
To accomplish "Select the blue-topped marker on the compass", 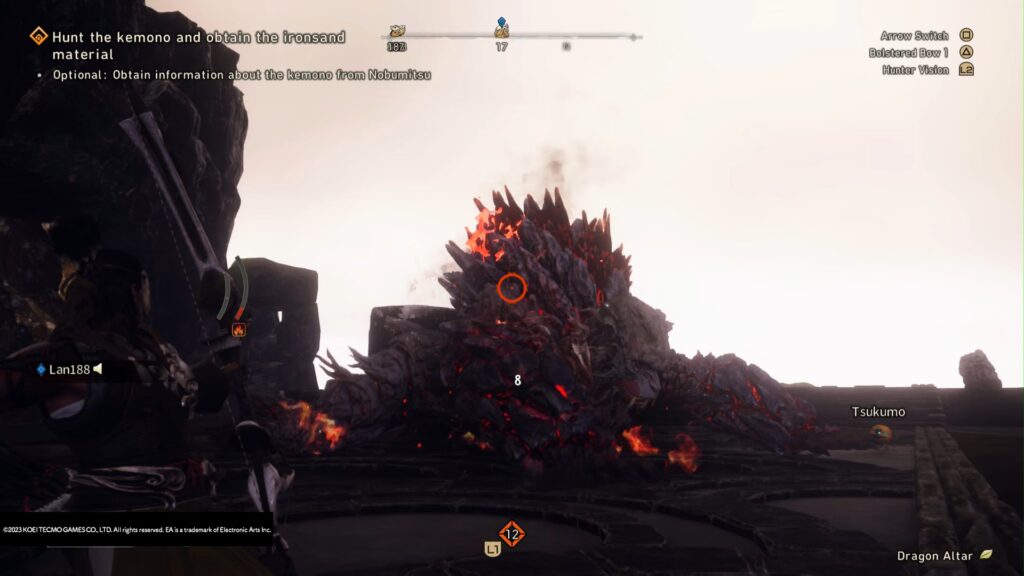I will click(x=501, y=28).
